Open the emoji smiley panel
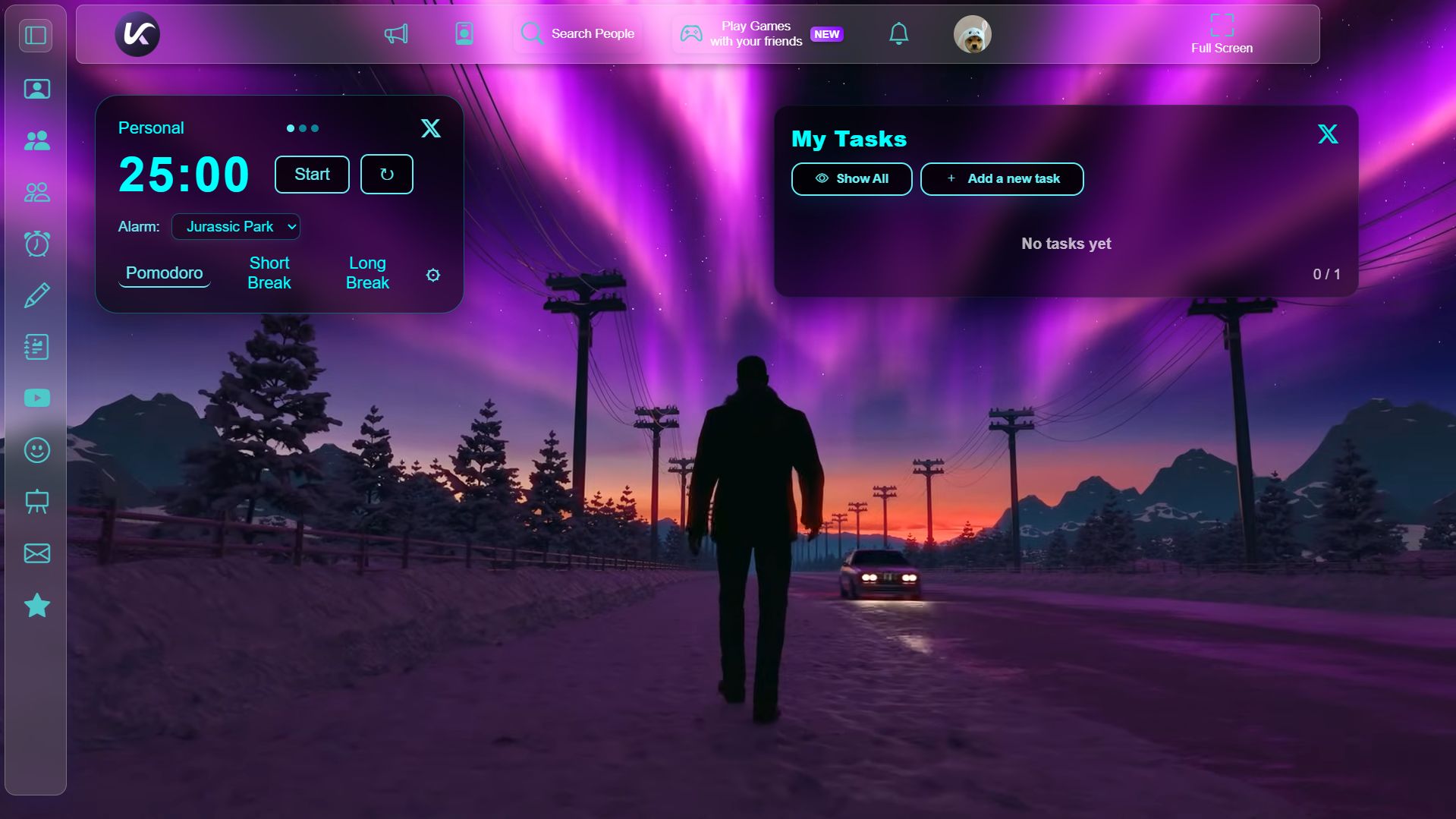 (36, 450)
